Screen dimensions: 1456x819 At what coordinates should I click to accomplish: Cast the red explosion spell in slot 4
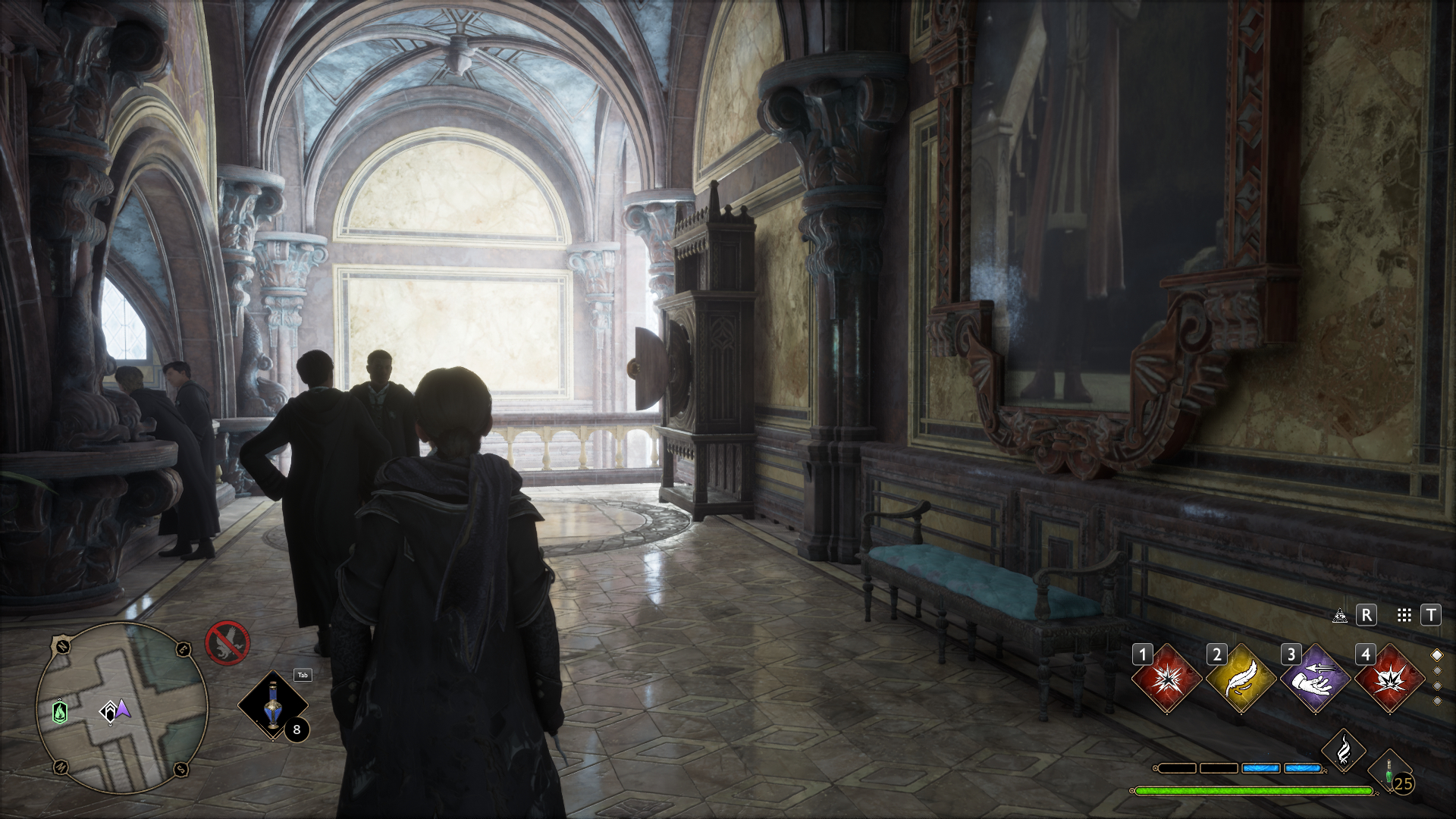tap(1389, 679)
